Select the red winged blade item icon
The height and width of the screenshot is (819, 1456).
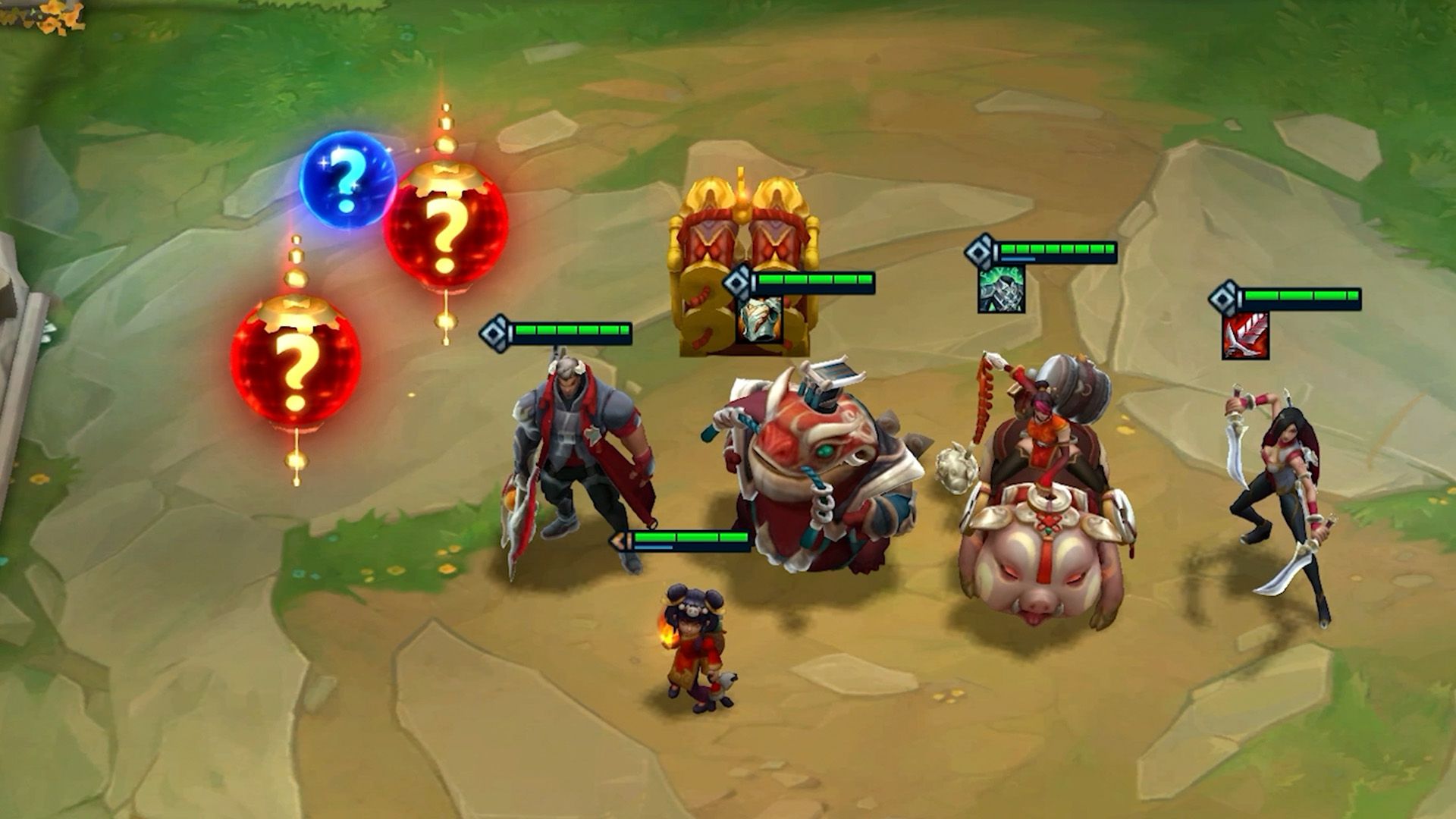pyautogui.click(x=1244, y=336)
